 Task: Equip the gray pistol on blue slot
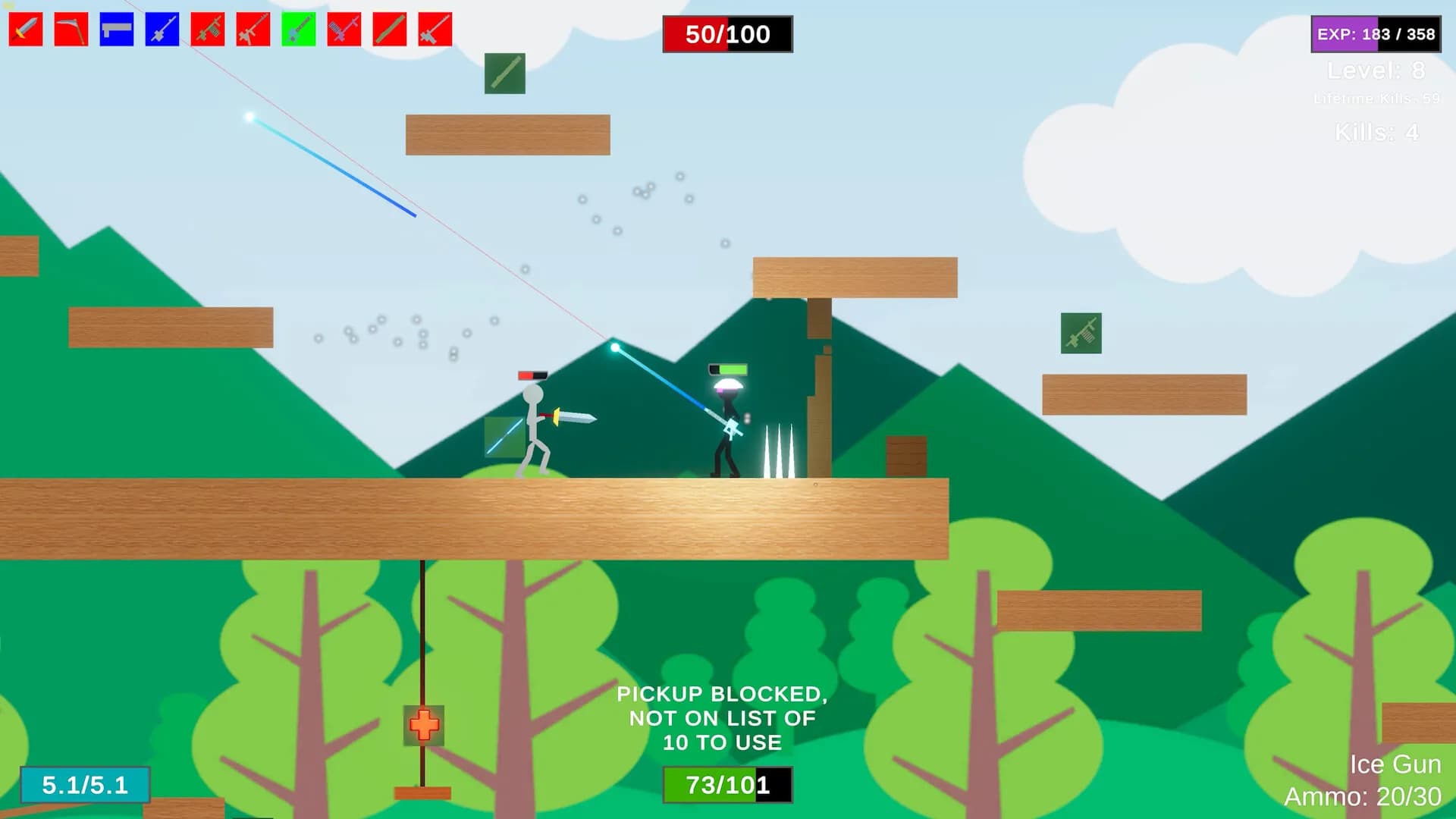point(117,30)
